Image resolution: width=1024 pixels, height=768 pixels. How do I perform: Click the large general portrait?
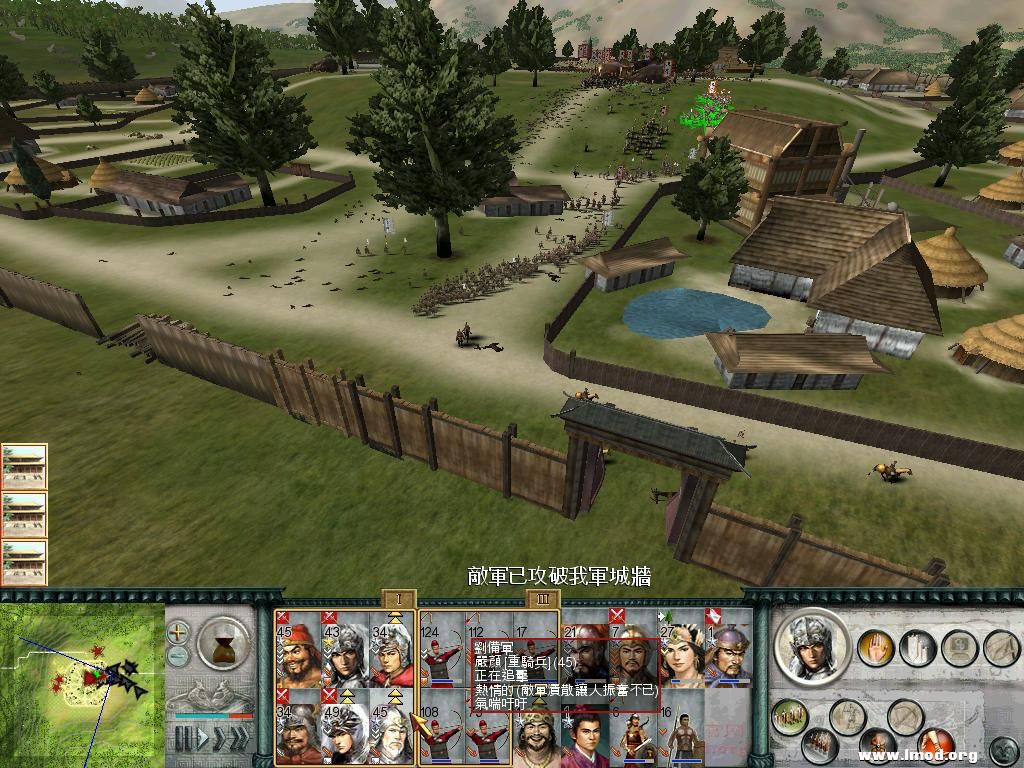tap(812, 646)
